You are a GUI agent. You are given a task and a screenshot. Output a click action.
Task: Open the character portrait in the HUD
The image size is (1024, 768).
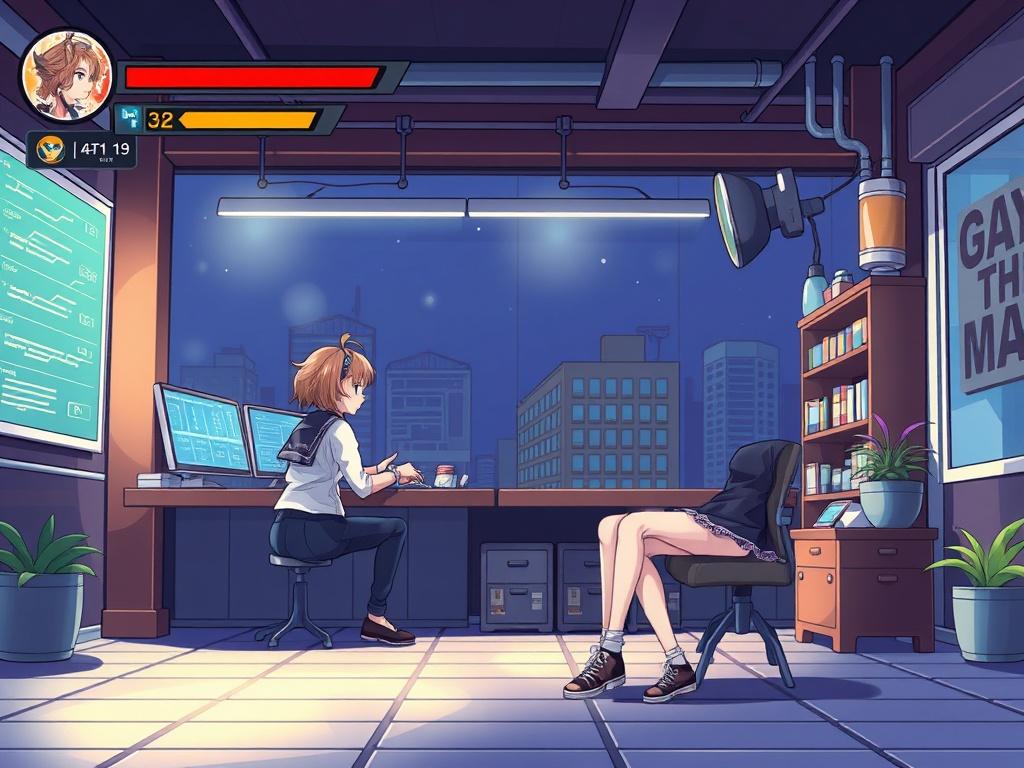67,75
